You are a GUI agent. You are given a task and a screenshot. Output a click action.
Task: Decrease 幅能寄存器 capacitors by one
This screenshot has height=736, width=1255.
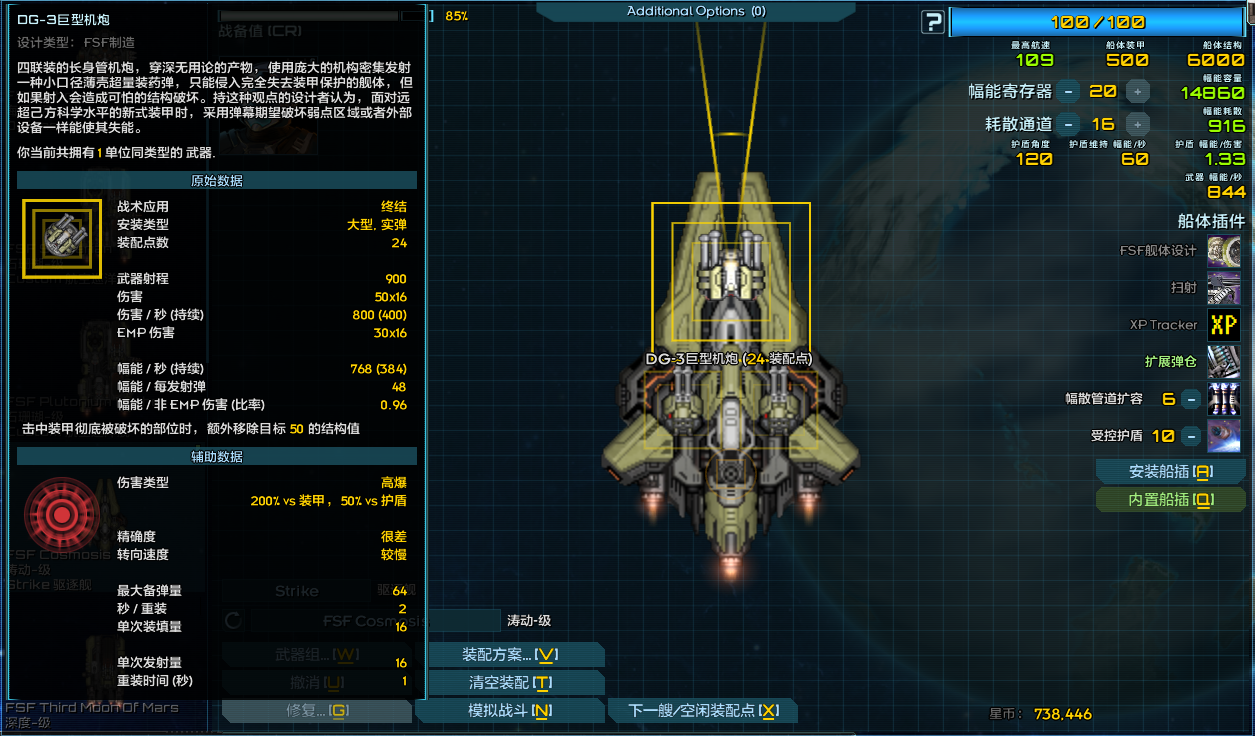(x=1068, y=92)
